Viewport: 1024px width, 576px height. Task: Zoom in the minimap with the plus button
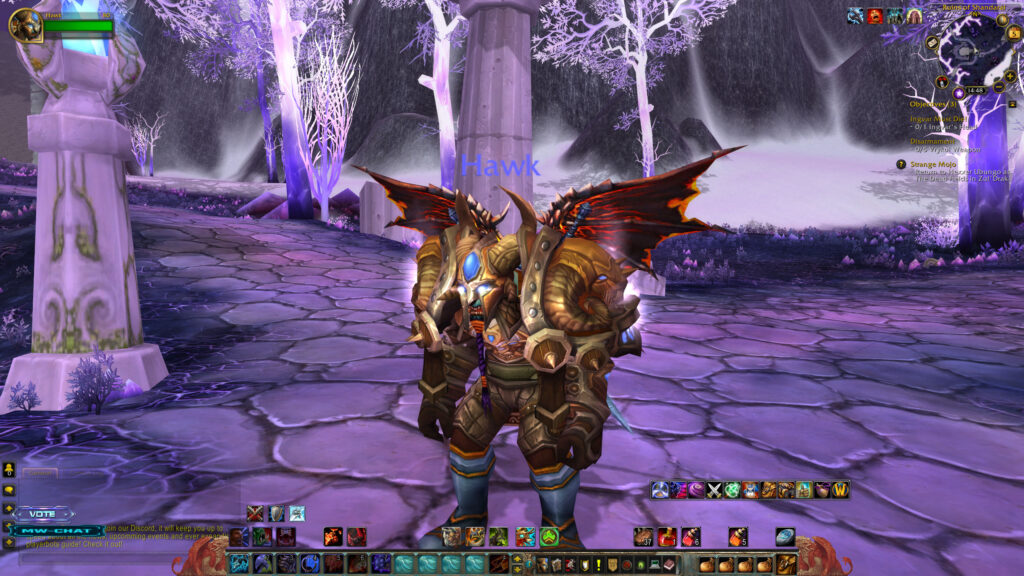click(1010, 76)
